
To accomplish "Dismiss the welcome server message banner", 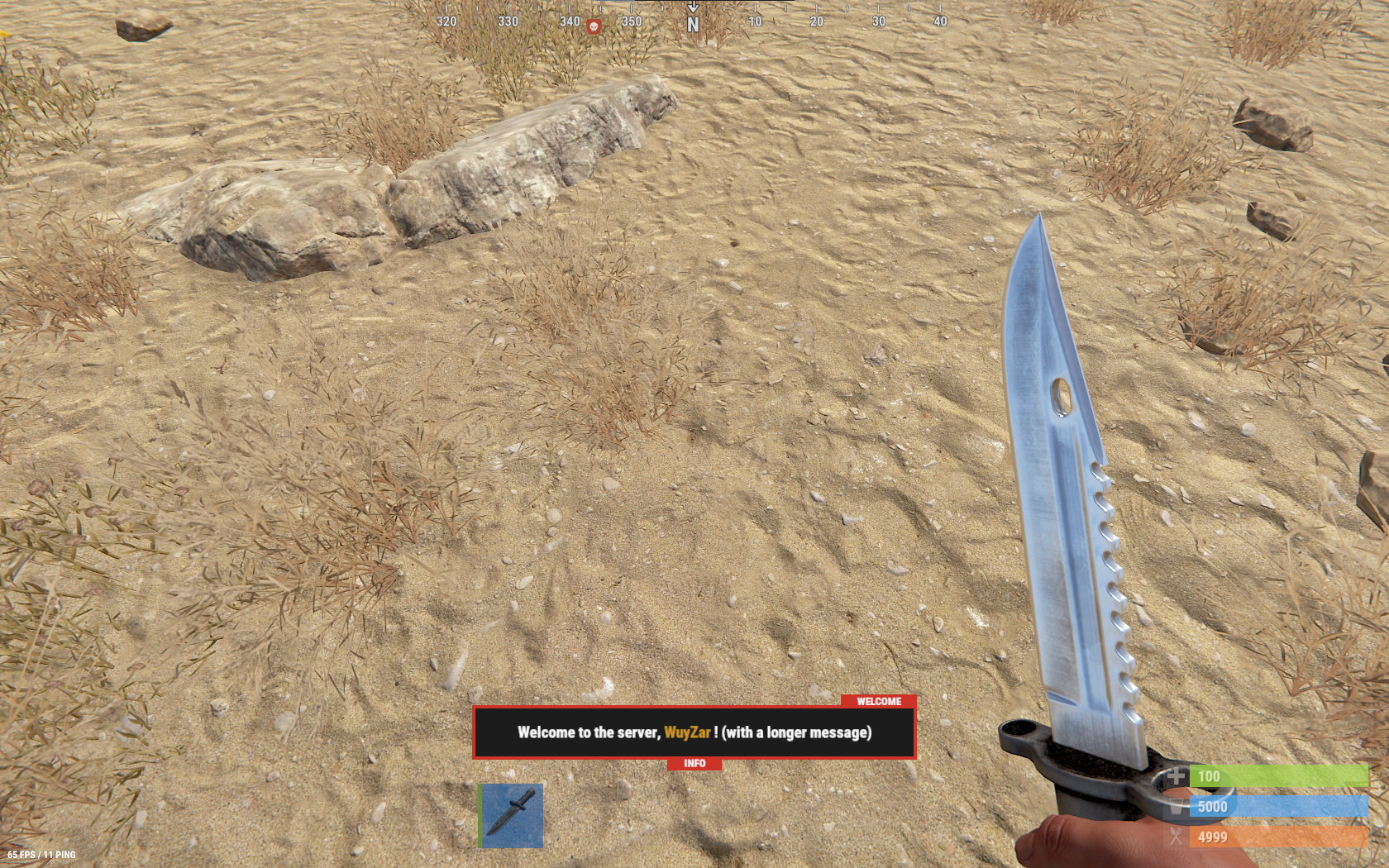I will pyautogui.click(x=694, y=732).
